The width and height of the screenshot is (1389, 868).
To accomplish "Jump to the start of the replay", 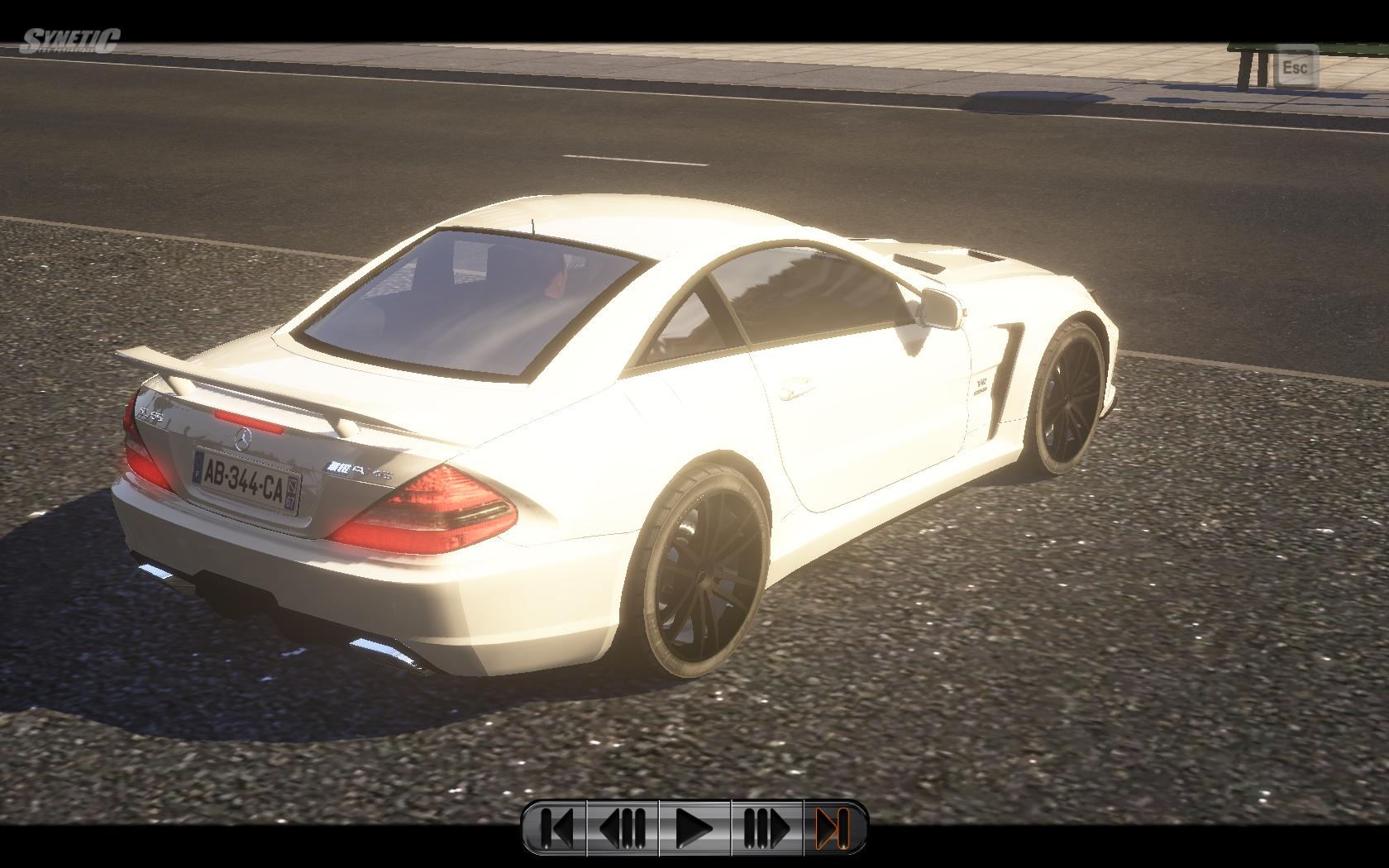I will pos(556,827).
